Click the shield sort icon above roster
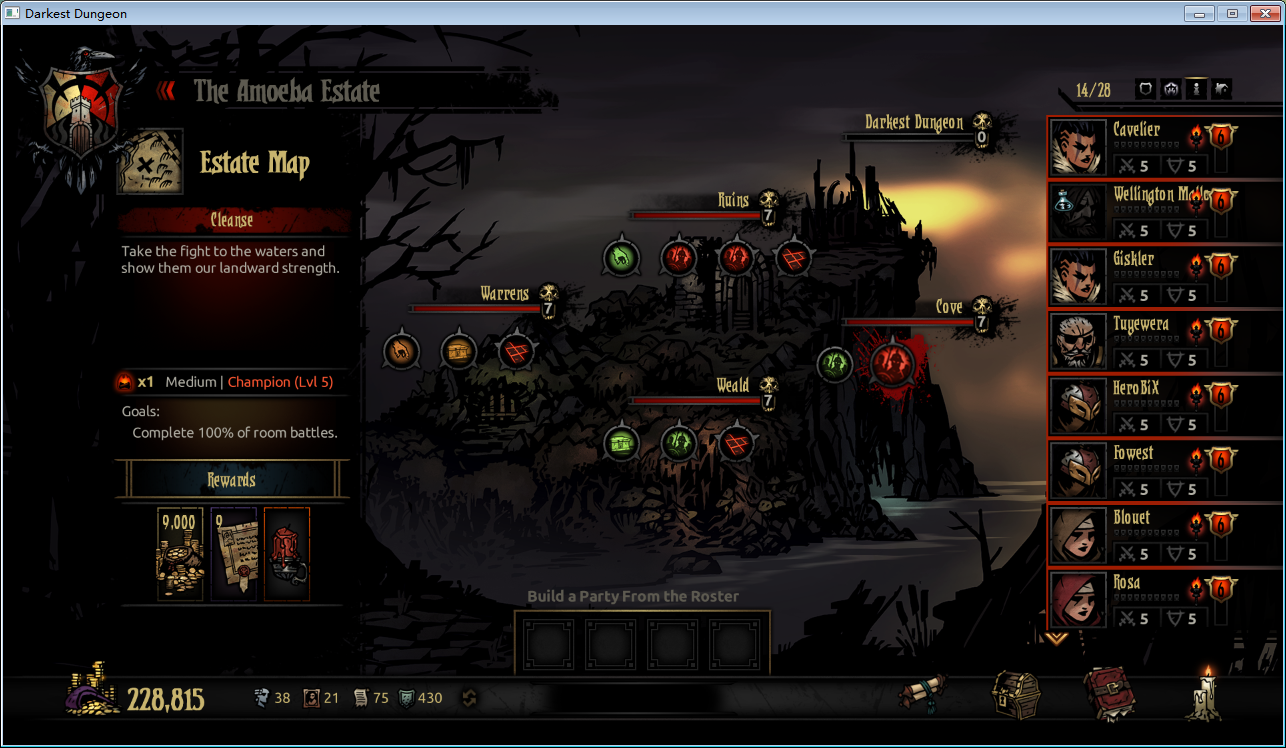The height and width of the screenshot is (748, 1286). pyautogui.click(x=1146, y=90)
